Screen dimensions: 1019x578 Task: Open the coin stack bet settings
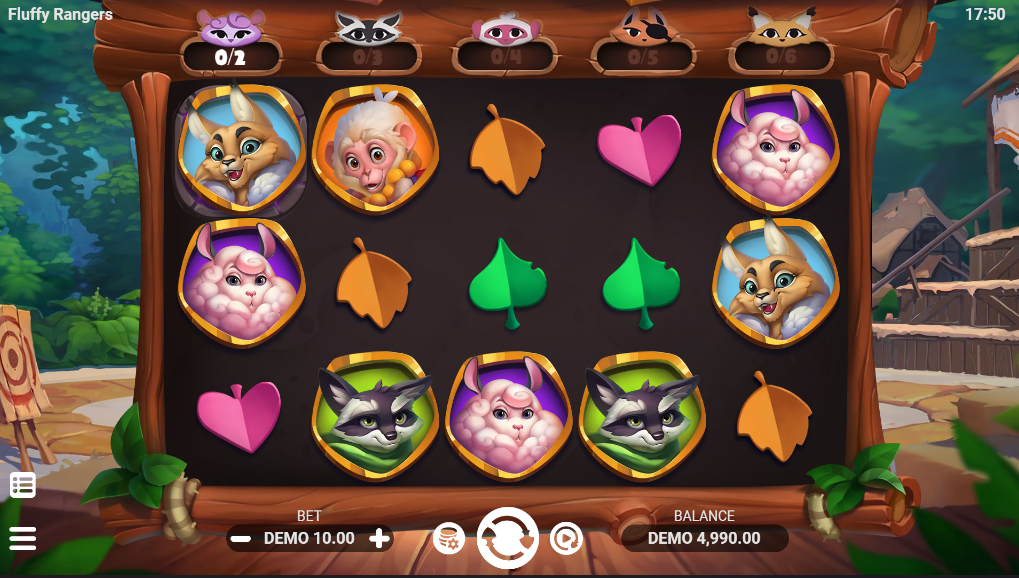(449, 539)
